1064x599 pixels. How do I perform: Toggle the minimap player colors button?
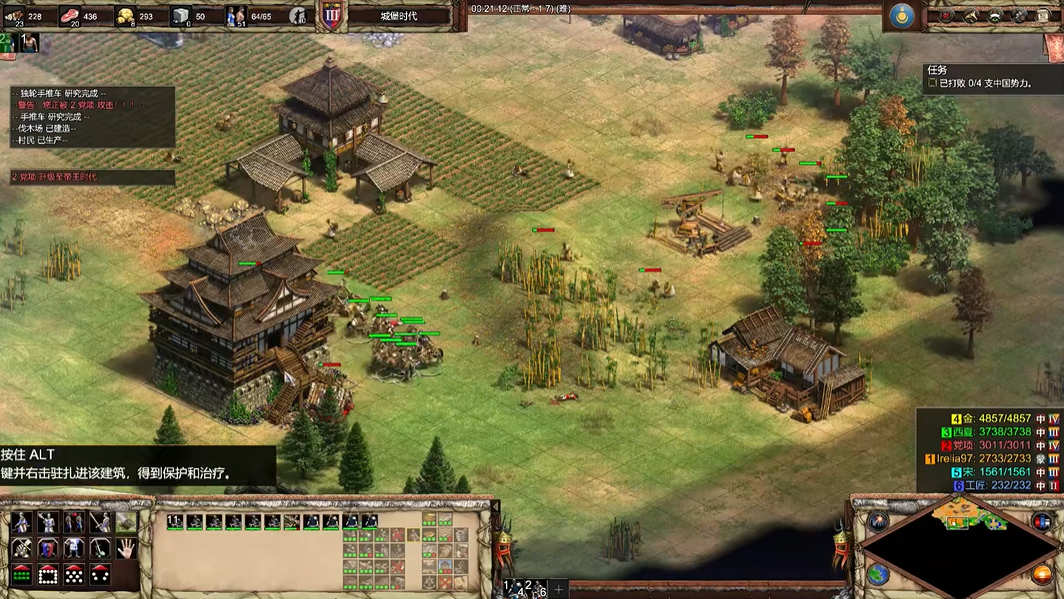[1040, 521]
